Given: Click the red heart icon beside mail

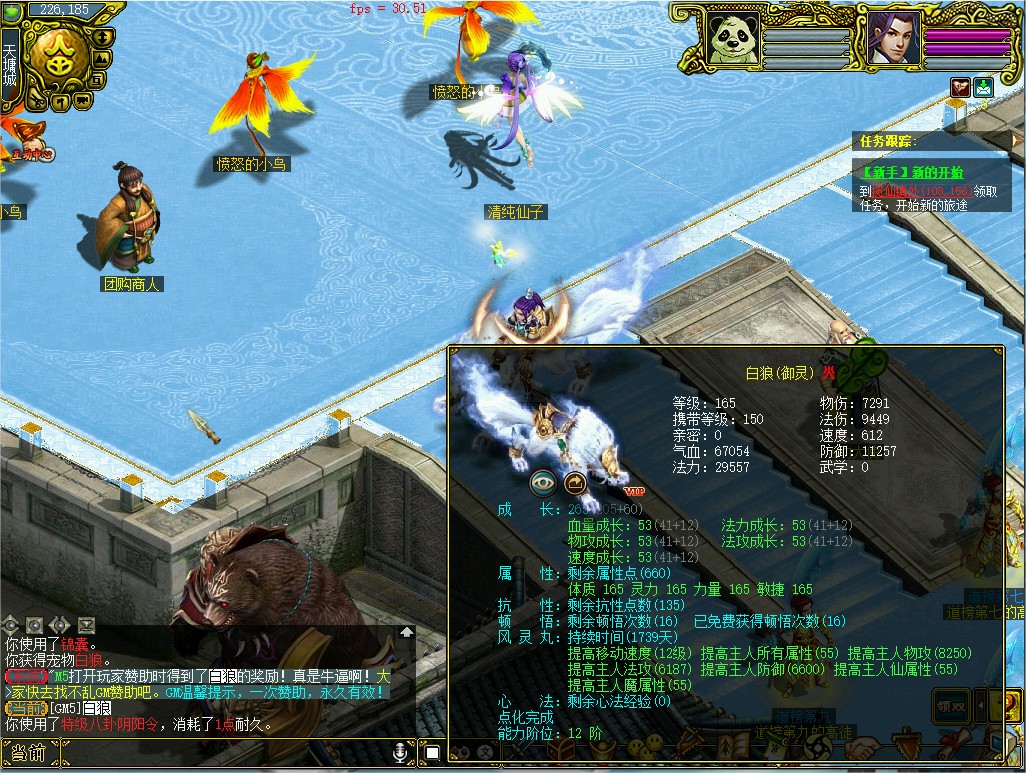Looking at the screenshot, I should (961, 87).
